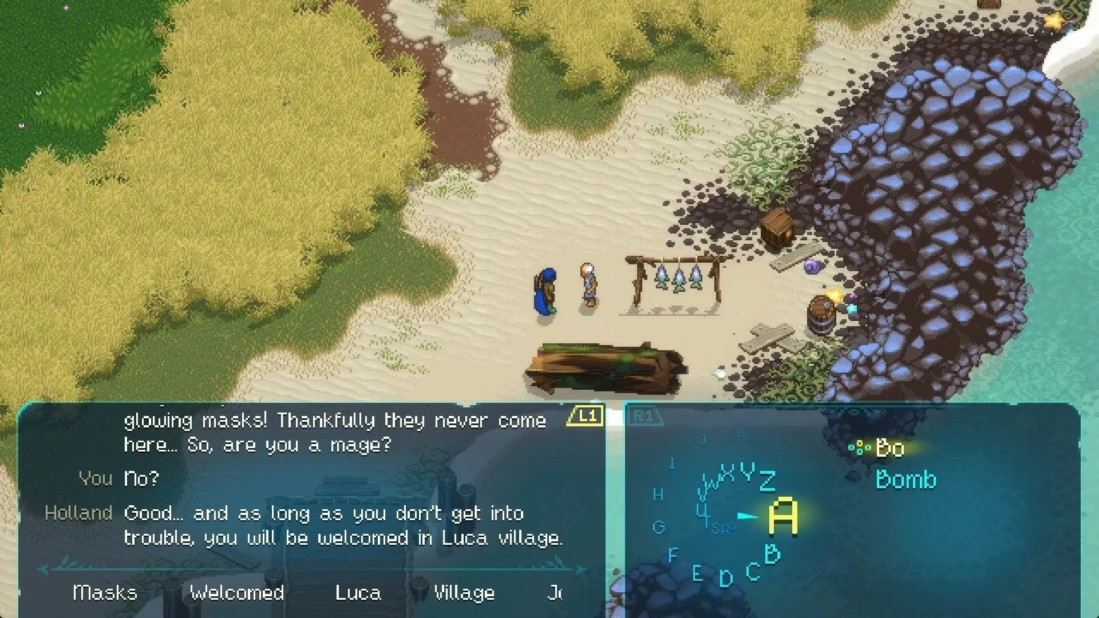
Task: Select letter C on the letter wheel
Action: (752, 570)
